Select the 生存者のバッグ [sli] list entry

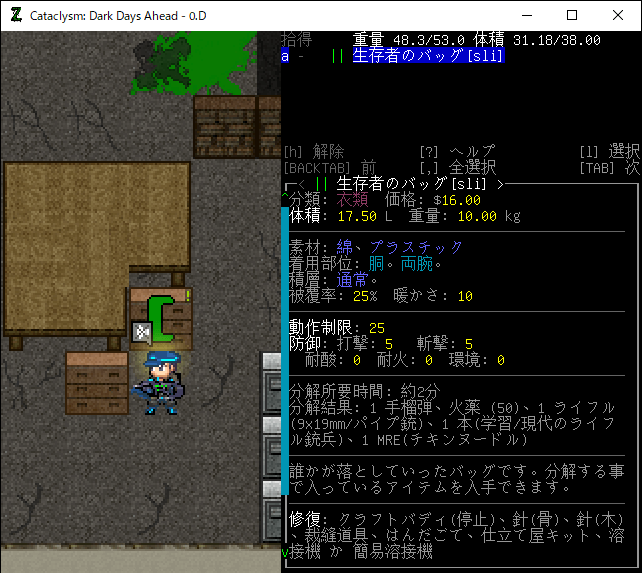click(428, 56)
